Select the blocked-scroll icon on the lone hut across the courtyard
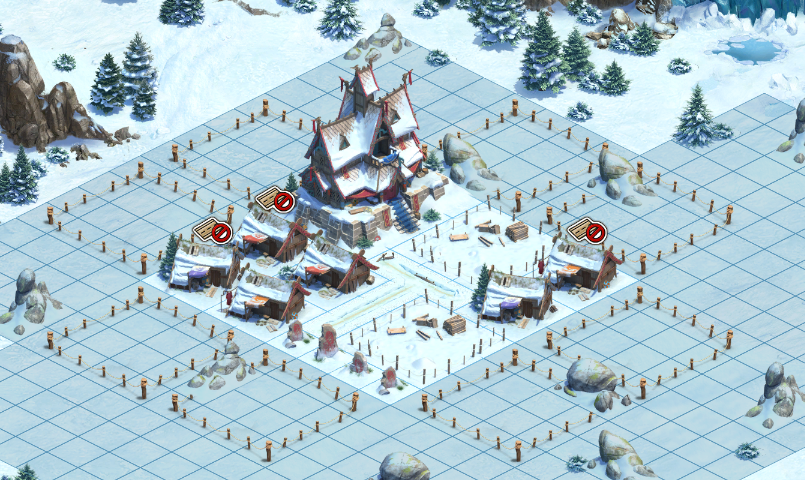805x480 pixels. (587, 231)
